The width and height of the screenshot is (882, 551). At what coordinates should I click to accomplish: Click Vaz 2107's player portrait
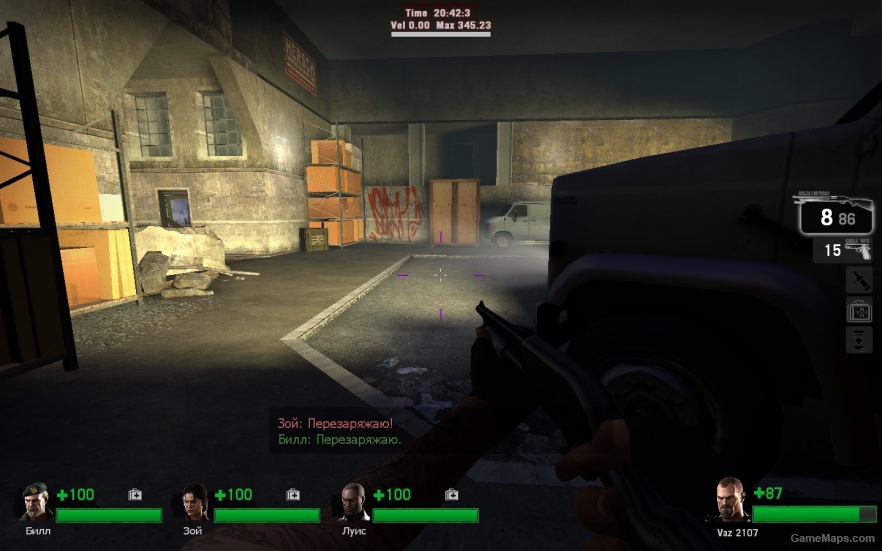[731, 499]
